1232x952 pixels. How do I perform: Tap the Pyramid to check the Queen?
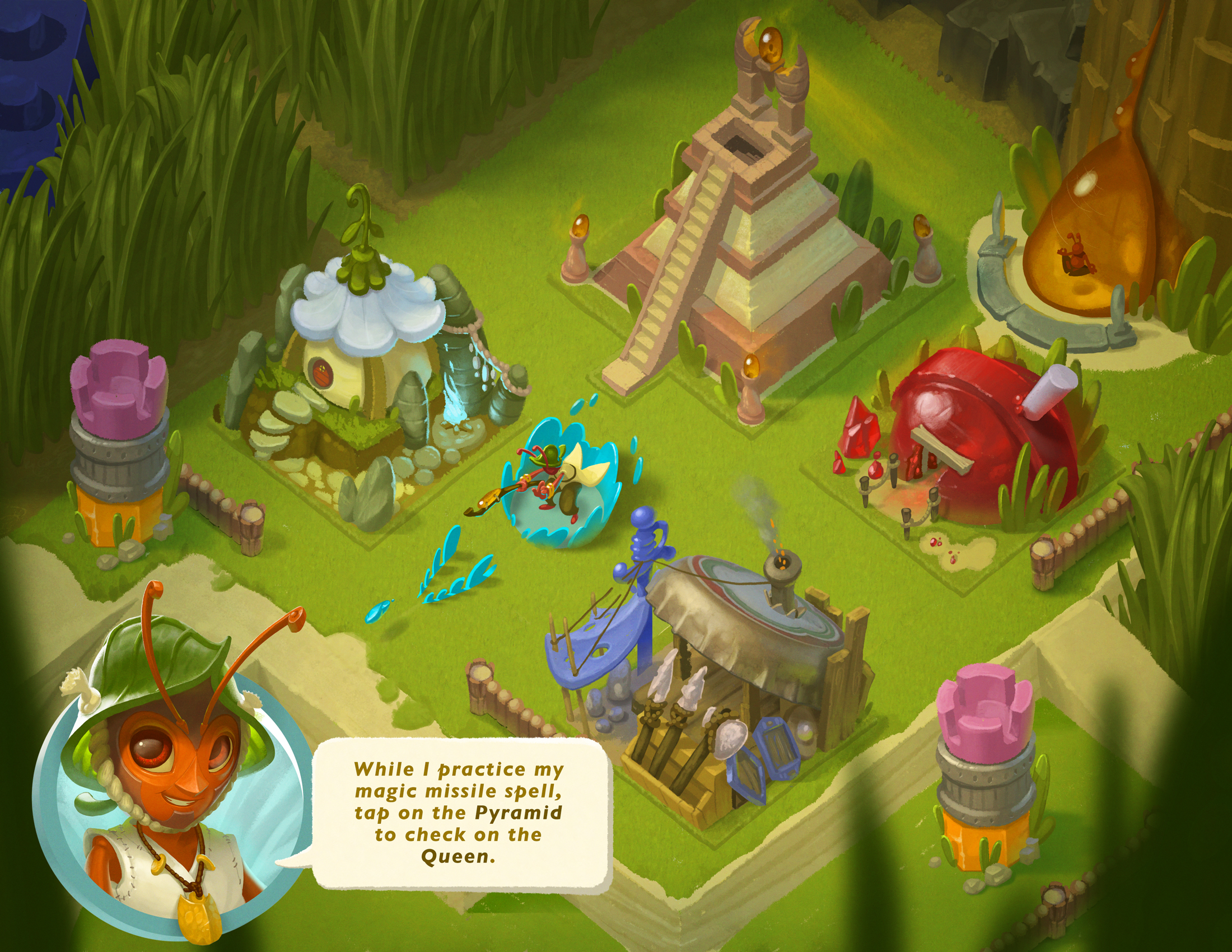(745, 254)
